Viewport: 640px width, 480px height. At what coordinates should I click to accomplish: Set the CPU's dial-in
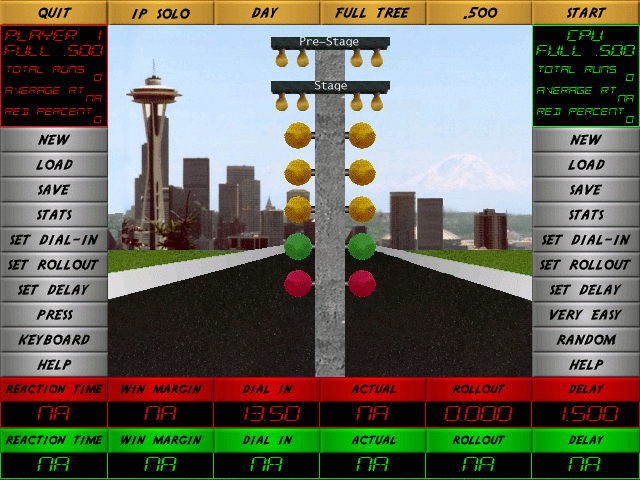(586, 240)
